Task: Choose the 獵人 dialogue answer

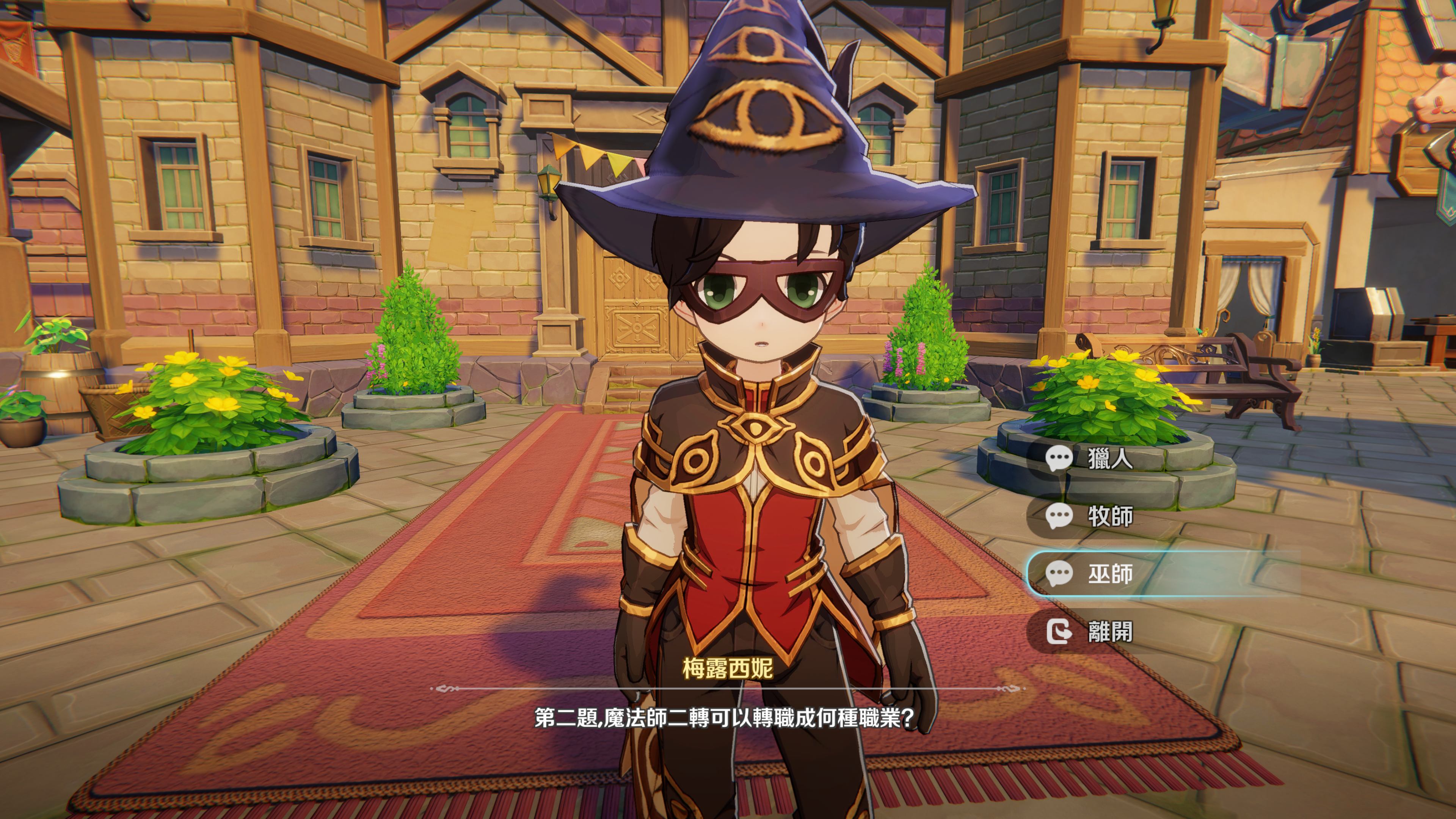Action: [x=1109, y=458]
